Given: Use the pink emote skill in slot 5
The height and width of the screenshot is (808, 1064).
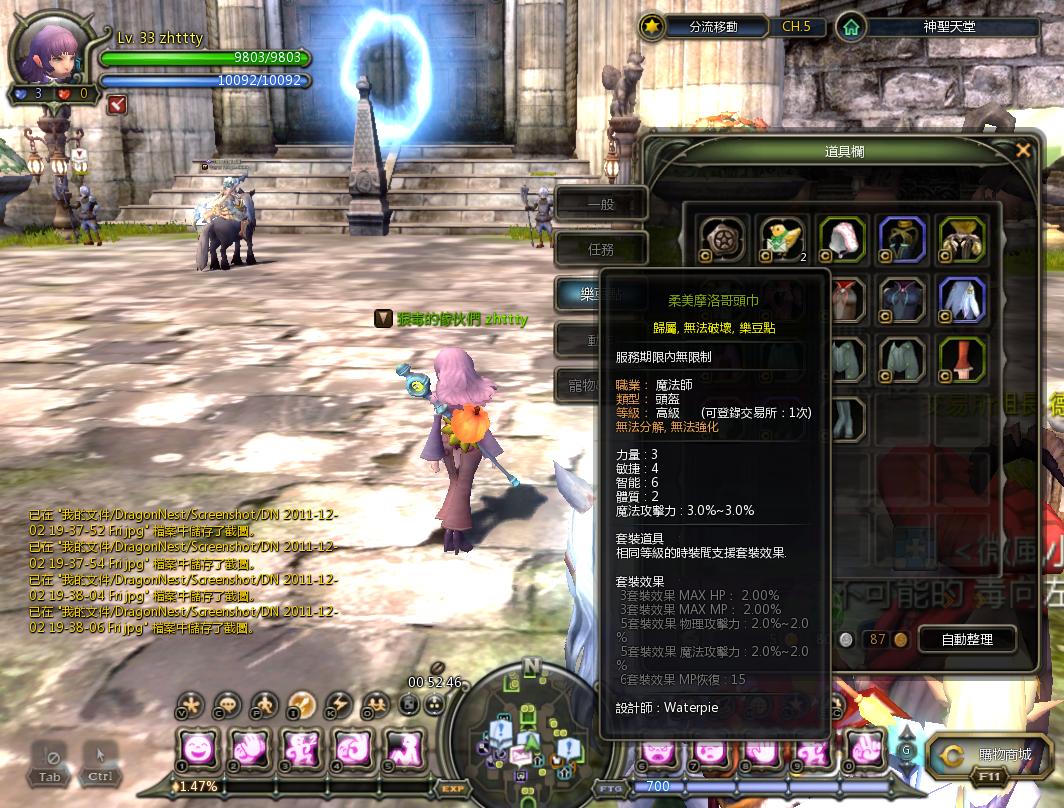Looking at the screenshot, I should click(x=401, y=747).
